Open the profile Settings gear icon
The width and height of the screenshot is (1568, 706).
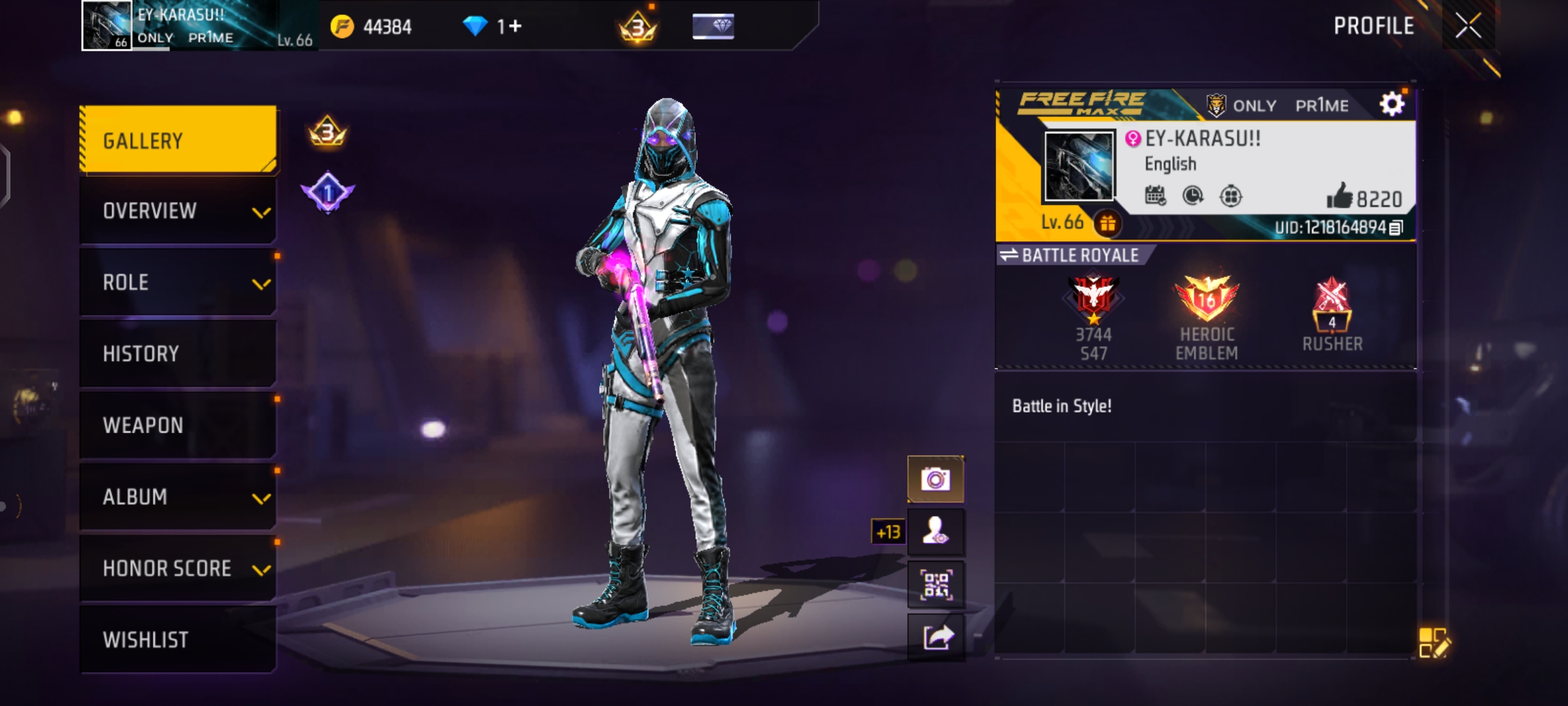coord(1392,103)
